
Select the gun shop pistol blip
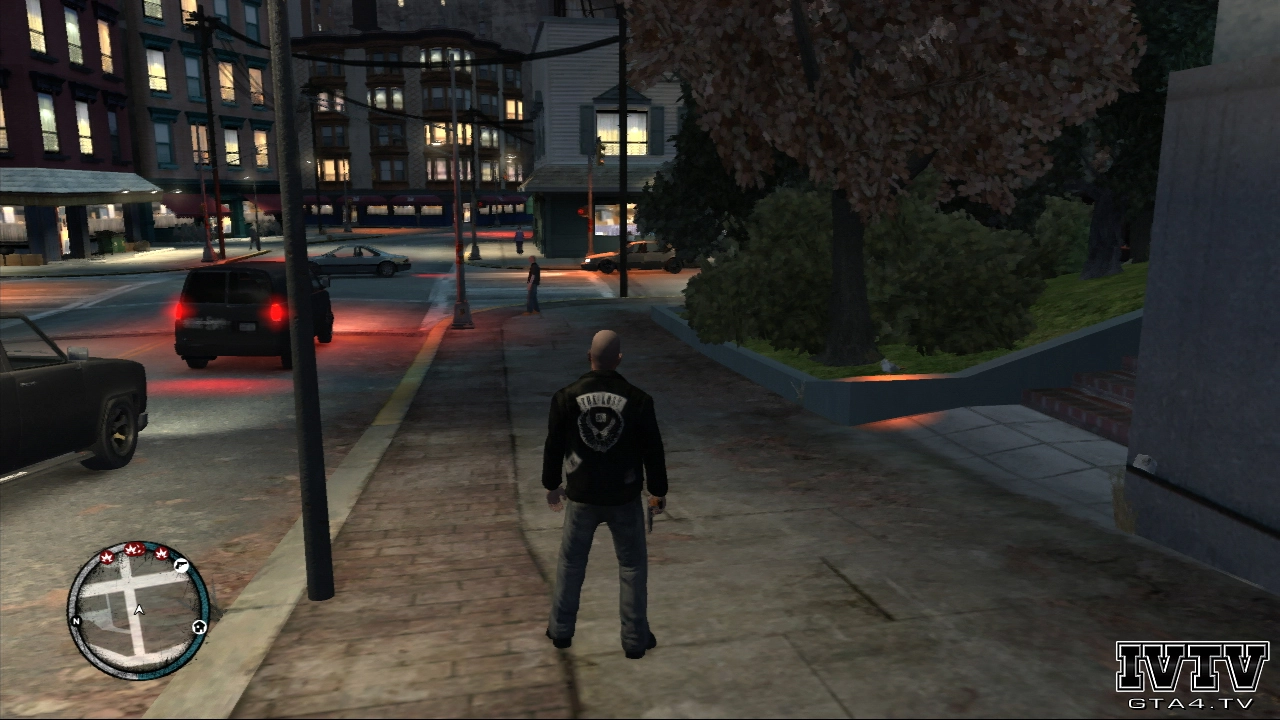click(182, 566)
